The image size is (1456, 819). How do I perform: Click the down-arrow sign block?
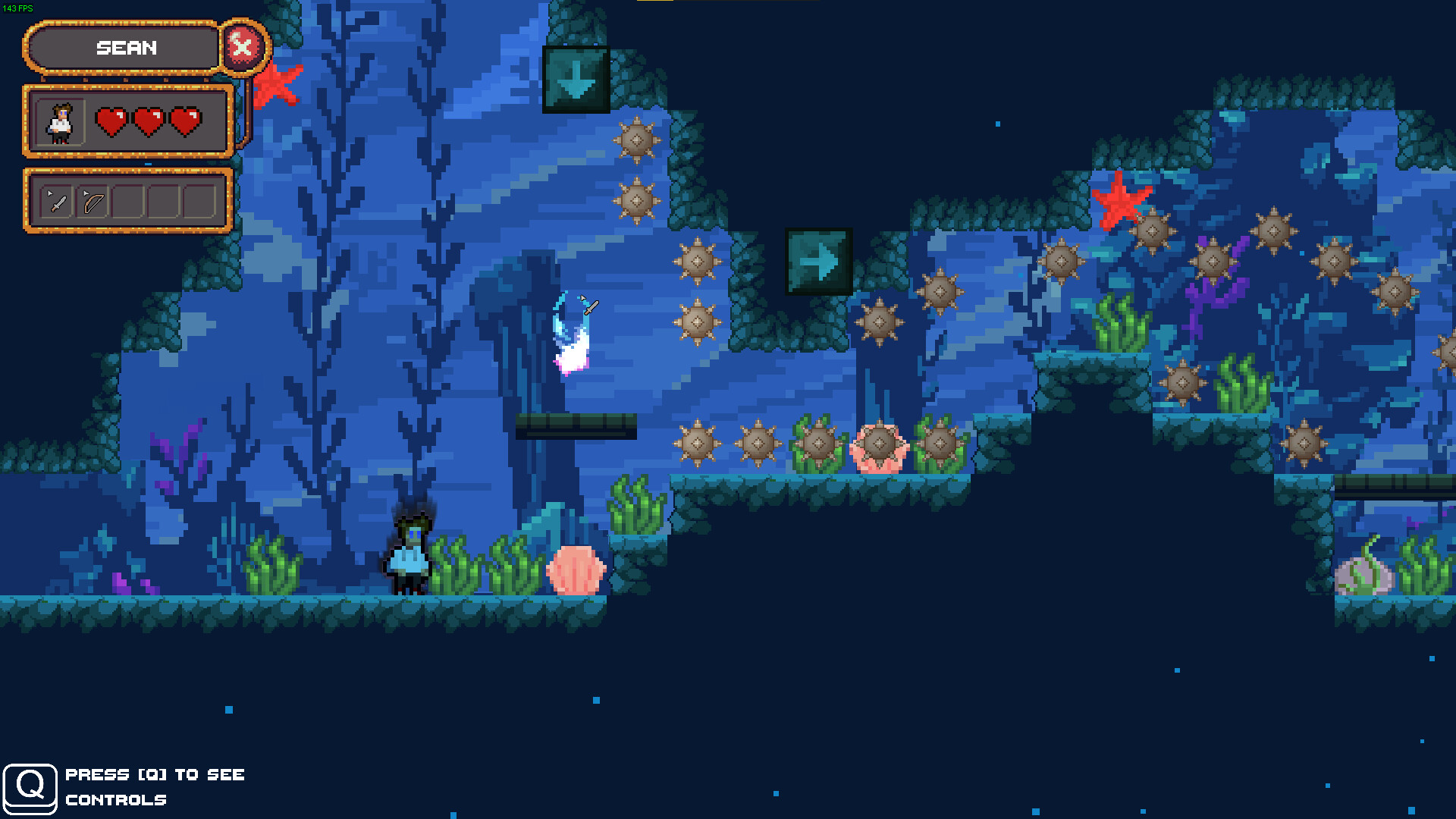click(x=576, y=80)
